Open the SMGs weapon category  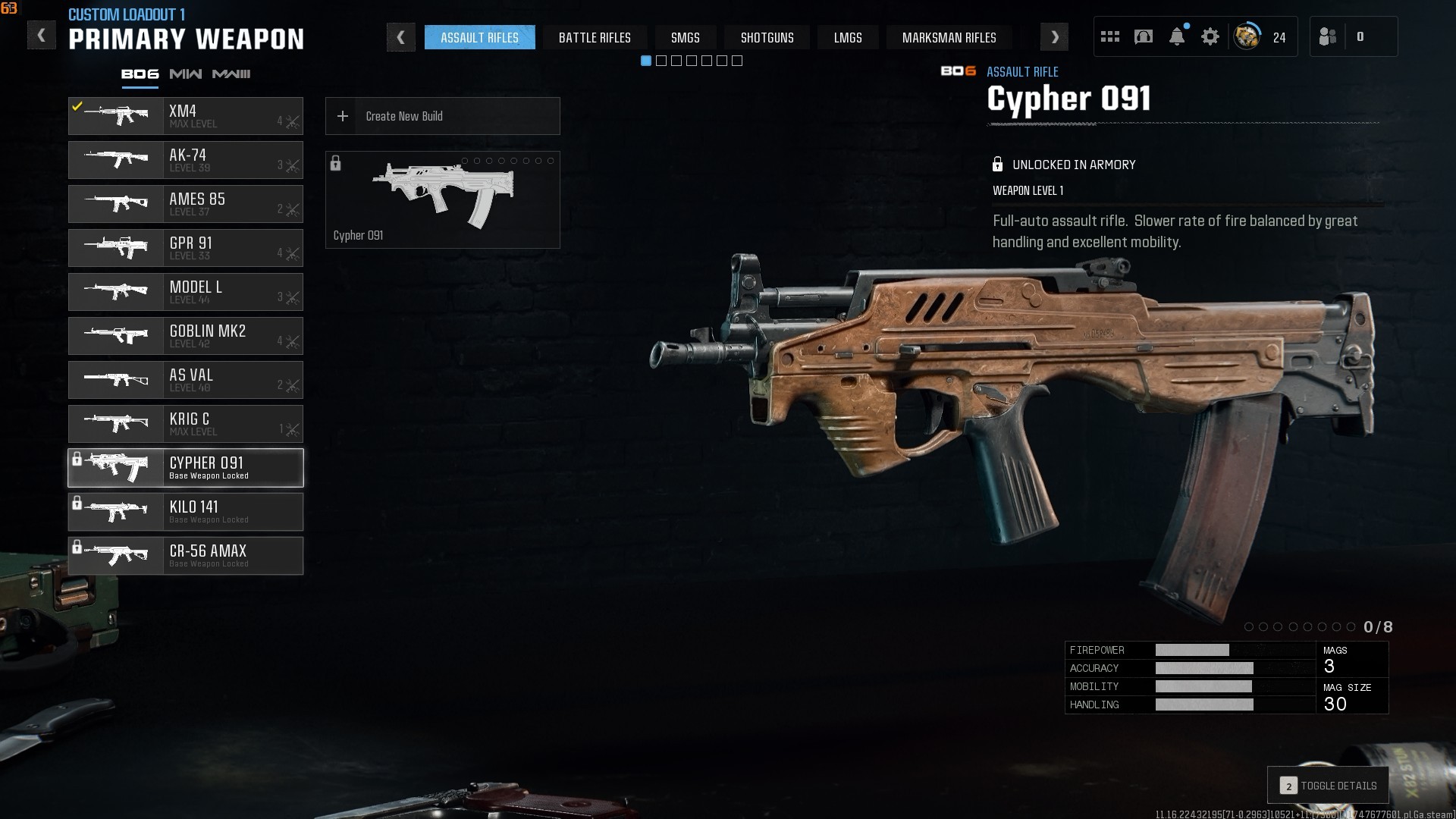pyautogui.click(x=685, y=37)
